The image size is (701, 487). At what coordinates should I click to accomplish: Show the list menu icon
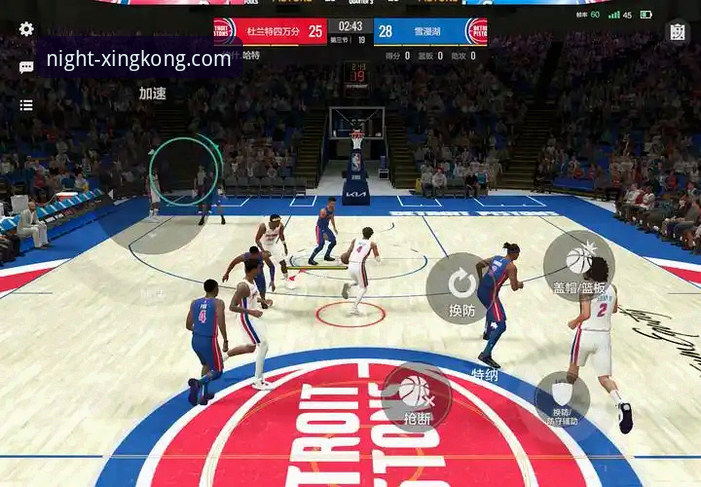click(26, 105)
